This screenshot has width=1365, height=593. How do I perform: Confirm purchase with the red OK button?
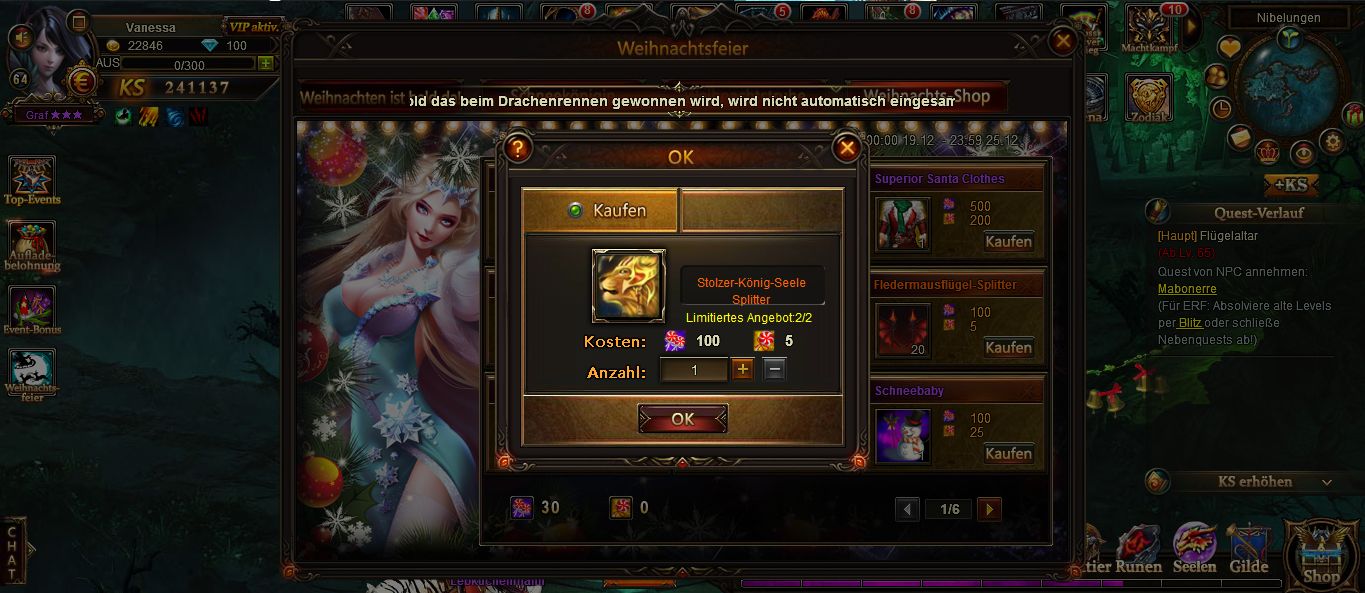682,419
